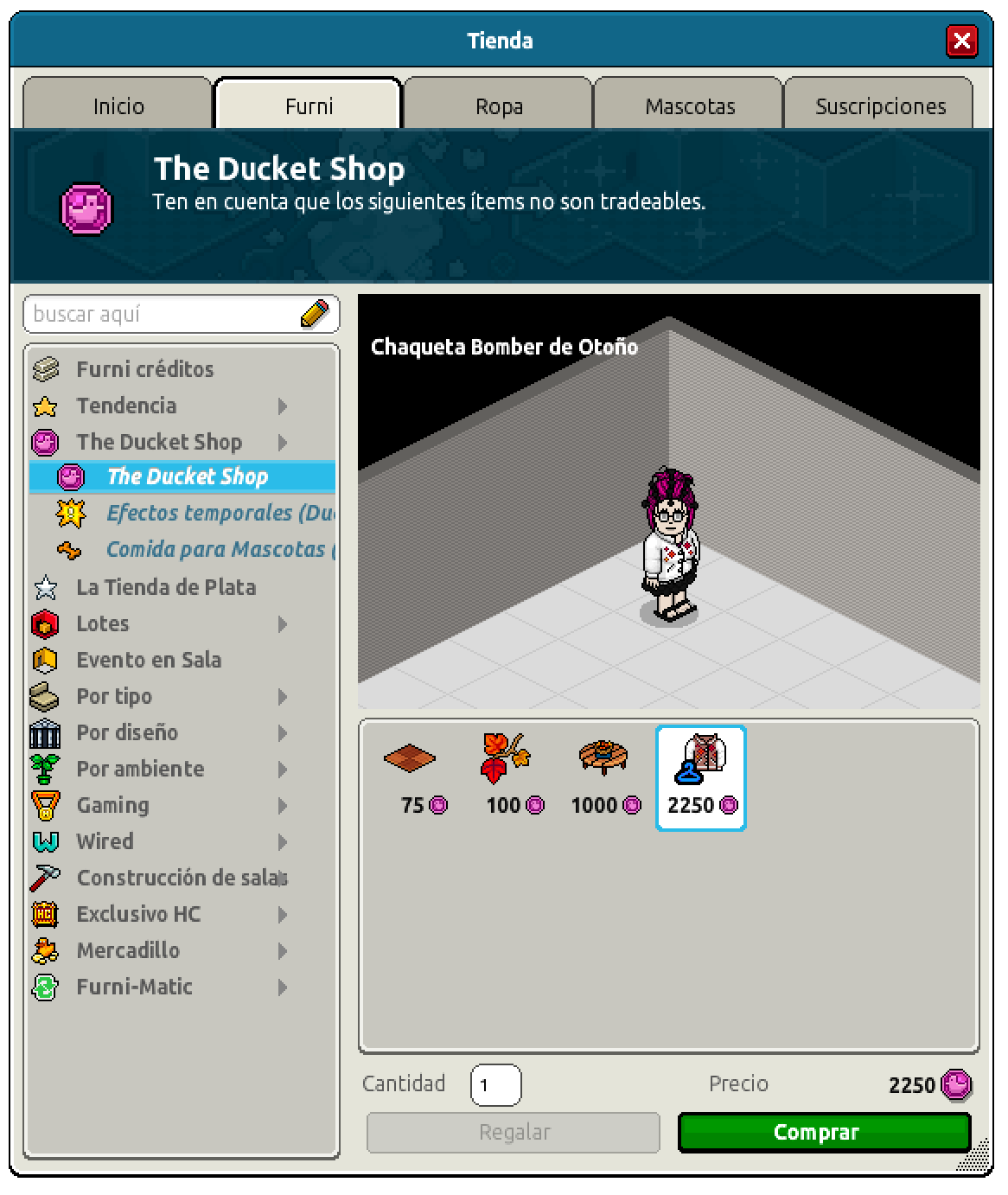
Task: Open the Exclusivo HC category
Action: tap(138, 914)
